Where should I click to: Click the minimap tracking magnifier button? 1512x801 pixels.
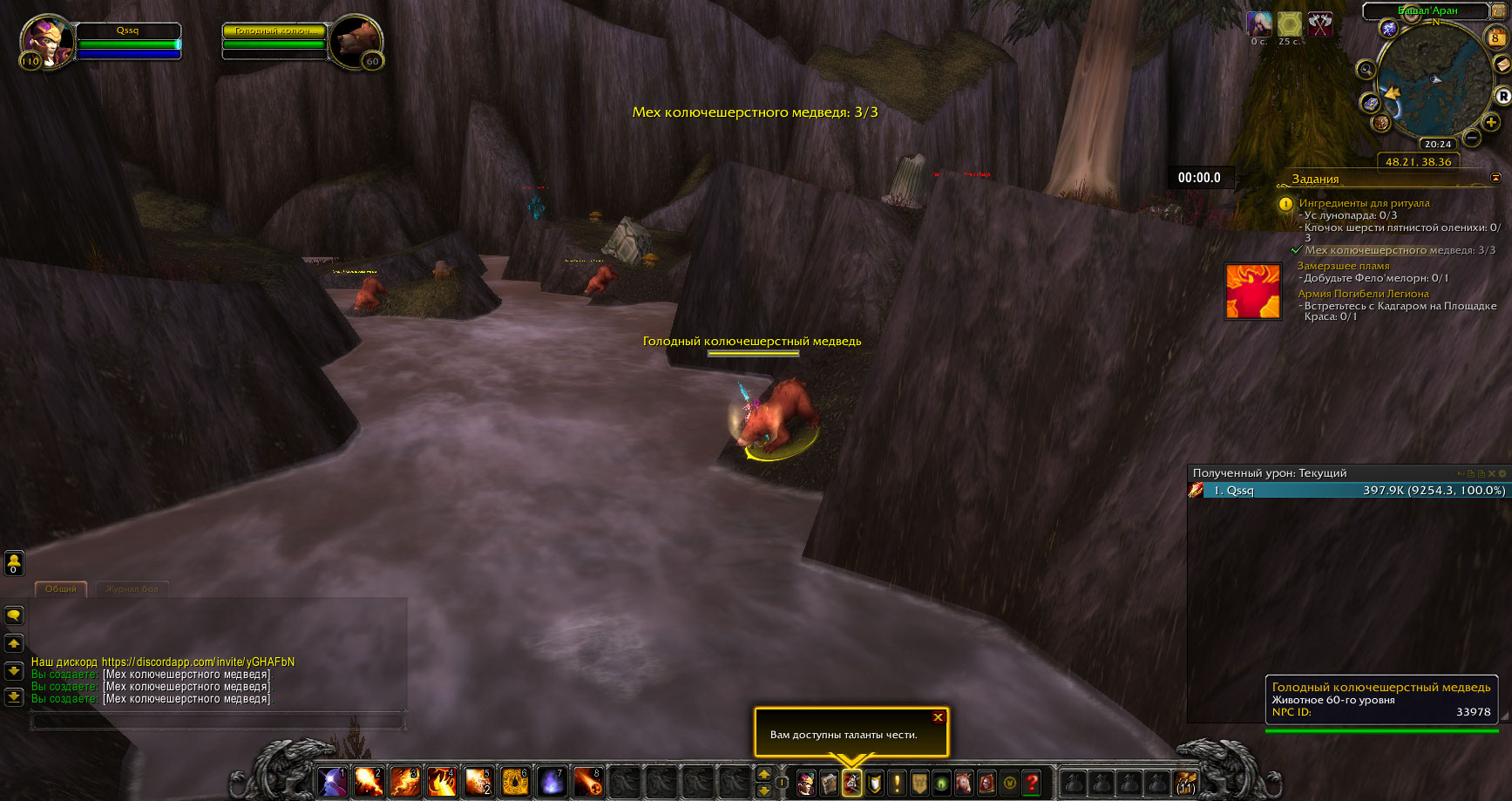pos(1366,70)
